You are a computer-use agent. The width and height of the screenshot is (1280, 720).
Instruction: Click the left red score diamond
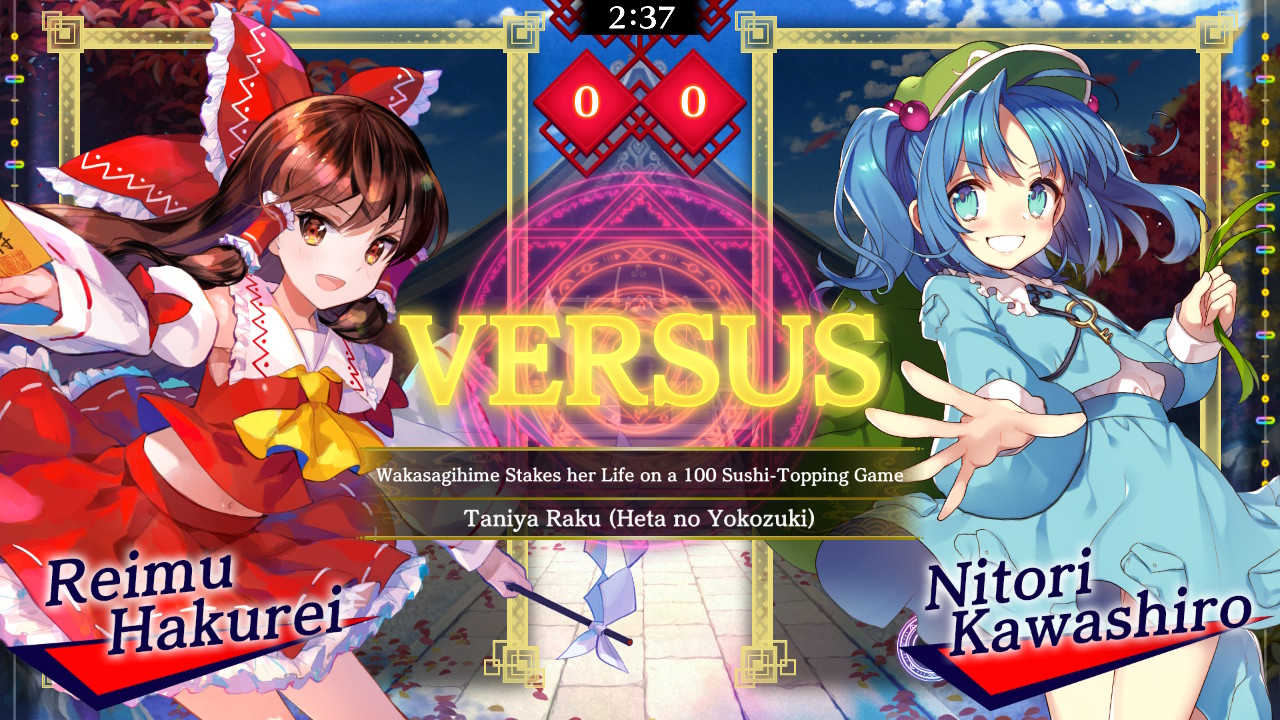pos(588,101)
